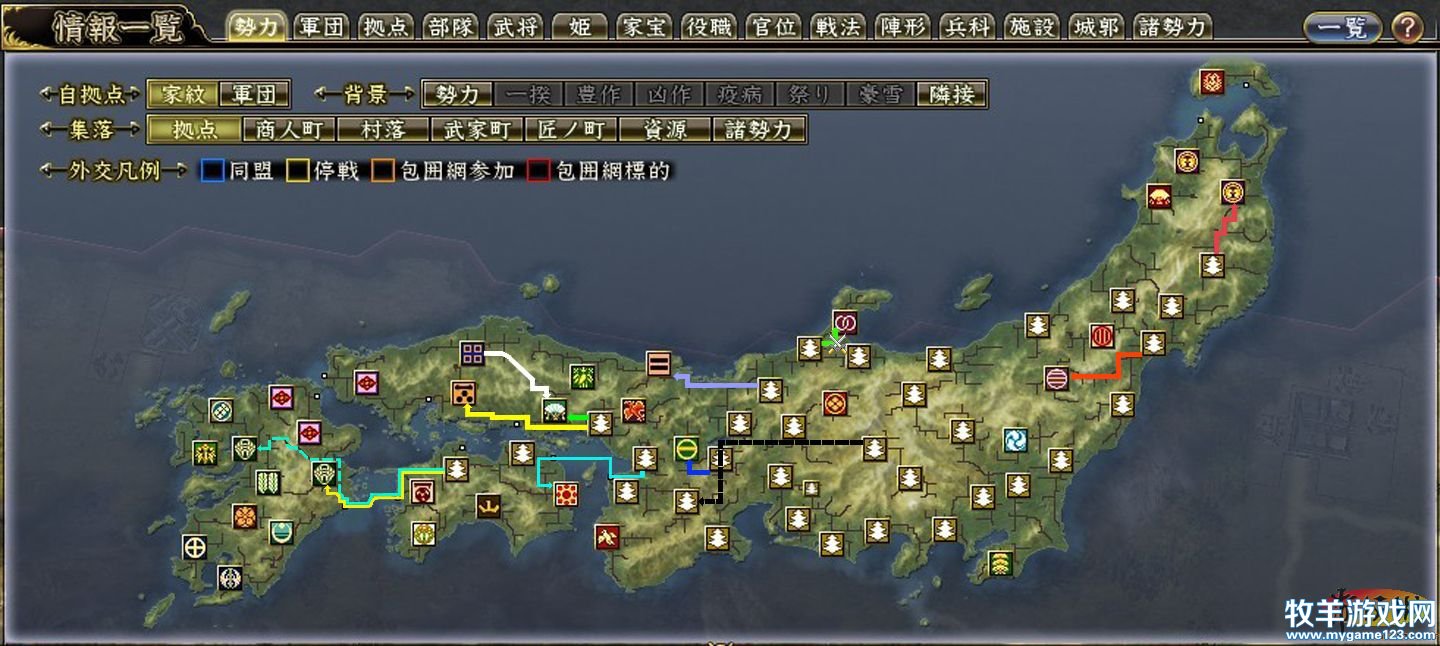Switch to the 武将 tab
The image size is (1440, 646).
(516, 27)
